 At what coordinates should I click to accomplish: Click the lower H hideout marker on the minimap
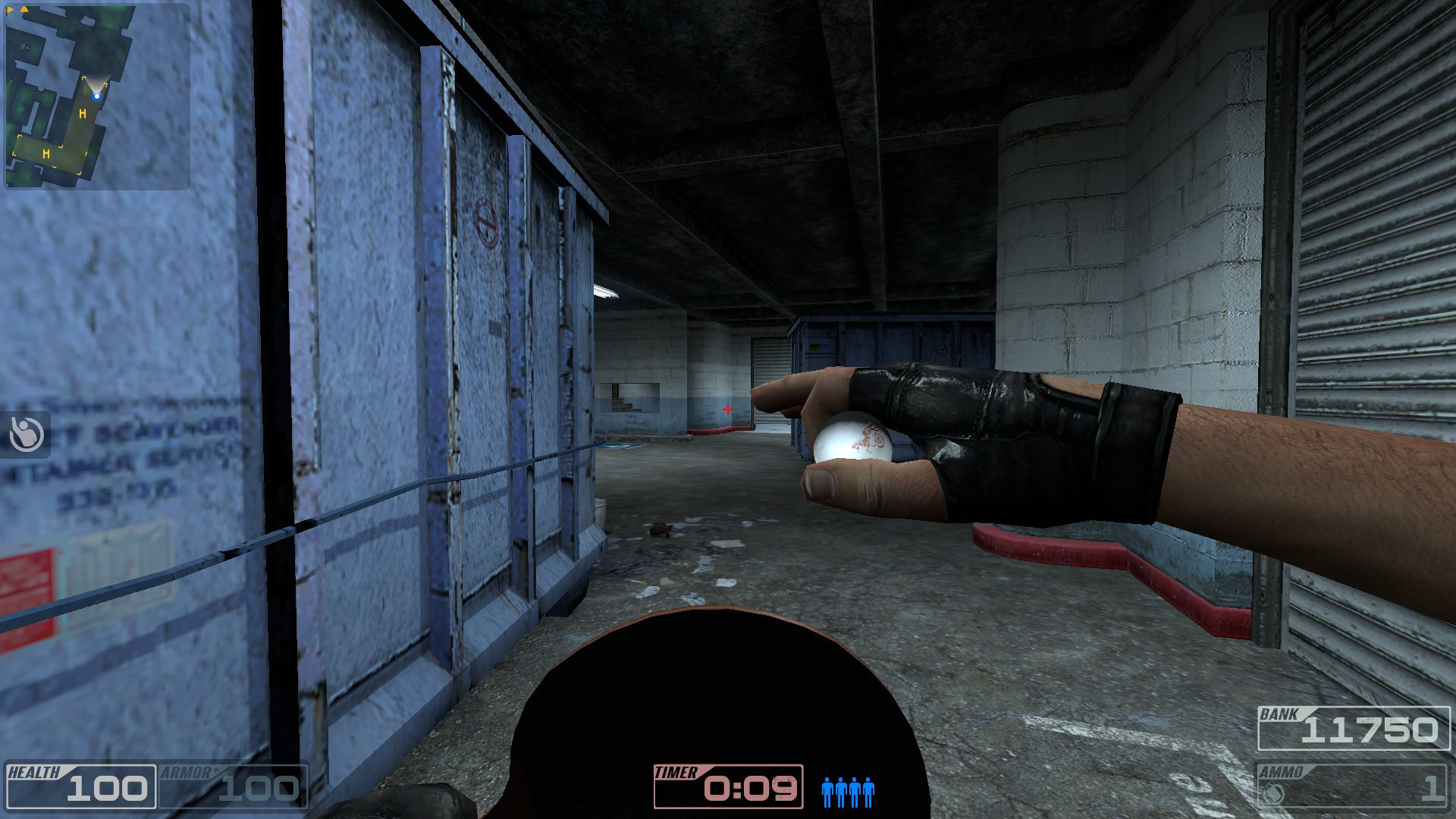point(46,155)
